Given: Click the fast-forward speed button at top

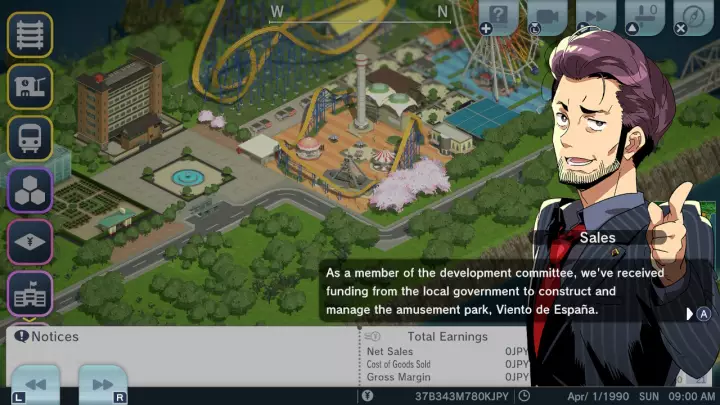Looking at the screenshot, I should [594, 17].
